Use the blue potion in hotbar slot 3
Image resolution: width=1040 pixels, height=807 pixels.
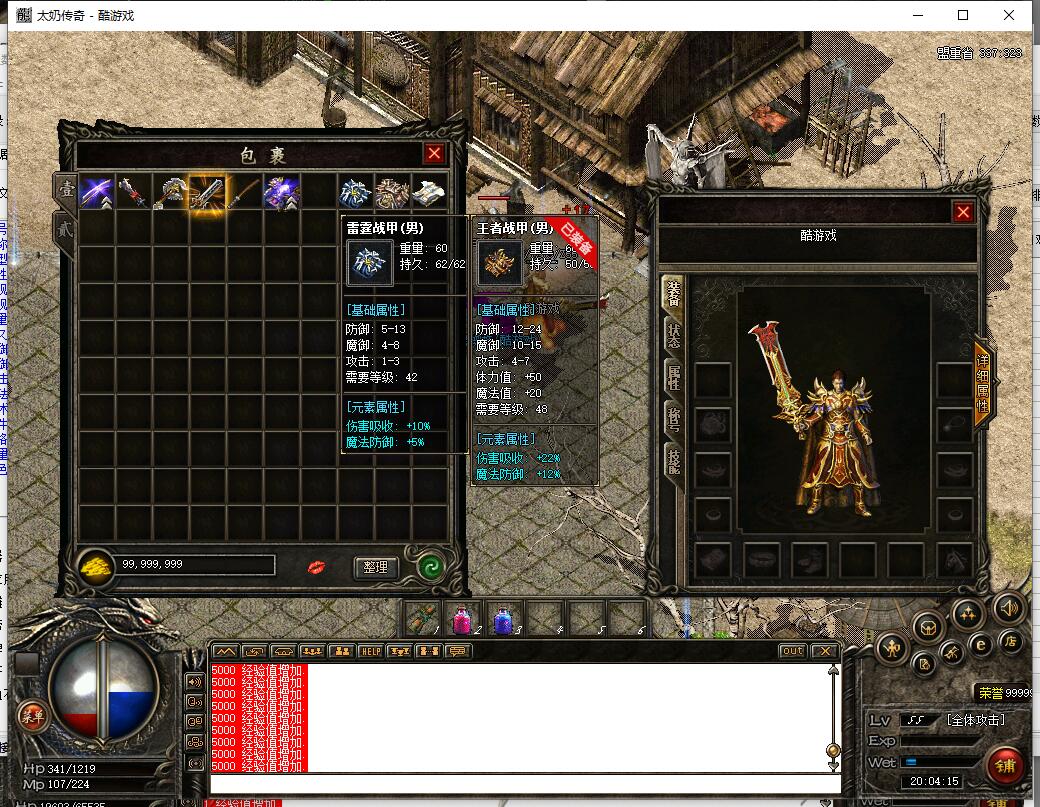click(503, 619)
